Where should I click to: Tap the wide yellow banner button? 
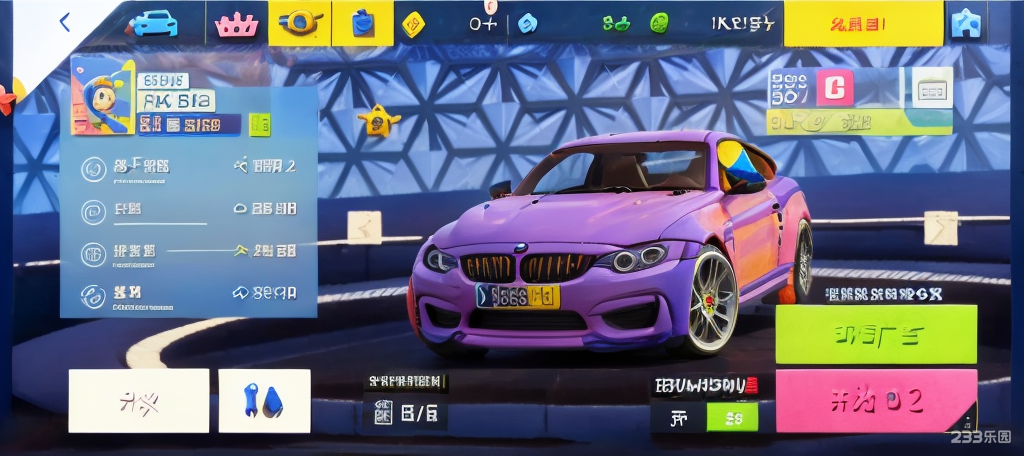point(863,23)
